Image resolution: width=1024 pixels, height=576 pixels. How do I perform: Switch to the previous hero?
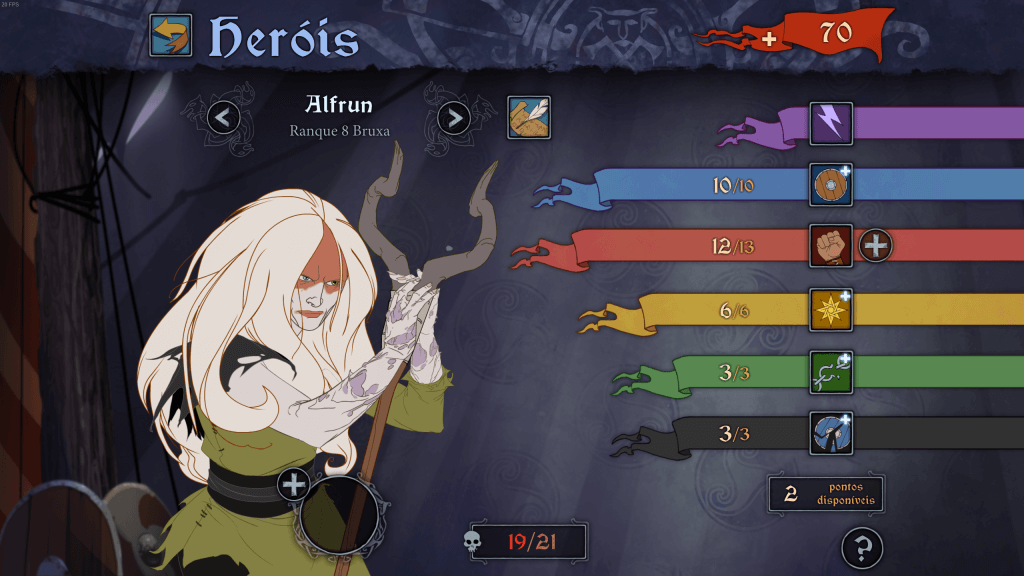224,118
